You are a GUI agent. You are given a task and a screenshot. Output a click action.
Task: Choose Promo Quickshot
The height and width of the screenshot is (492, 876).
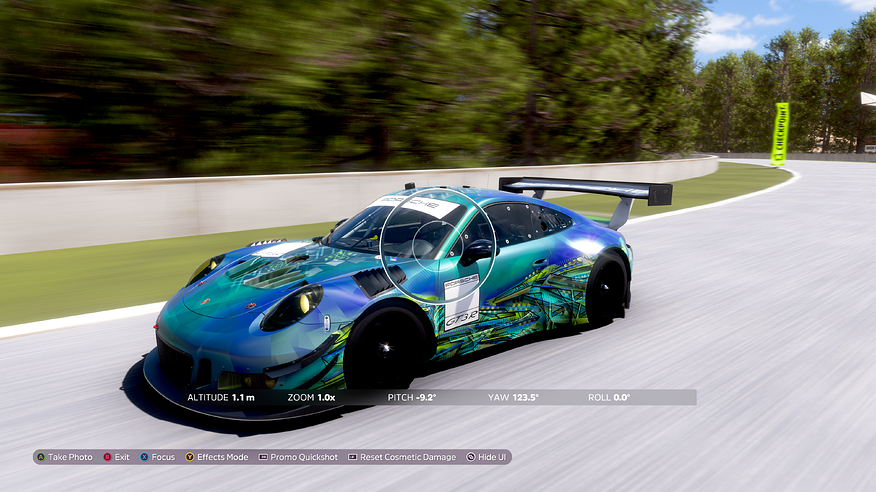pos(298,457)
